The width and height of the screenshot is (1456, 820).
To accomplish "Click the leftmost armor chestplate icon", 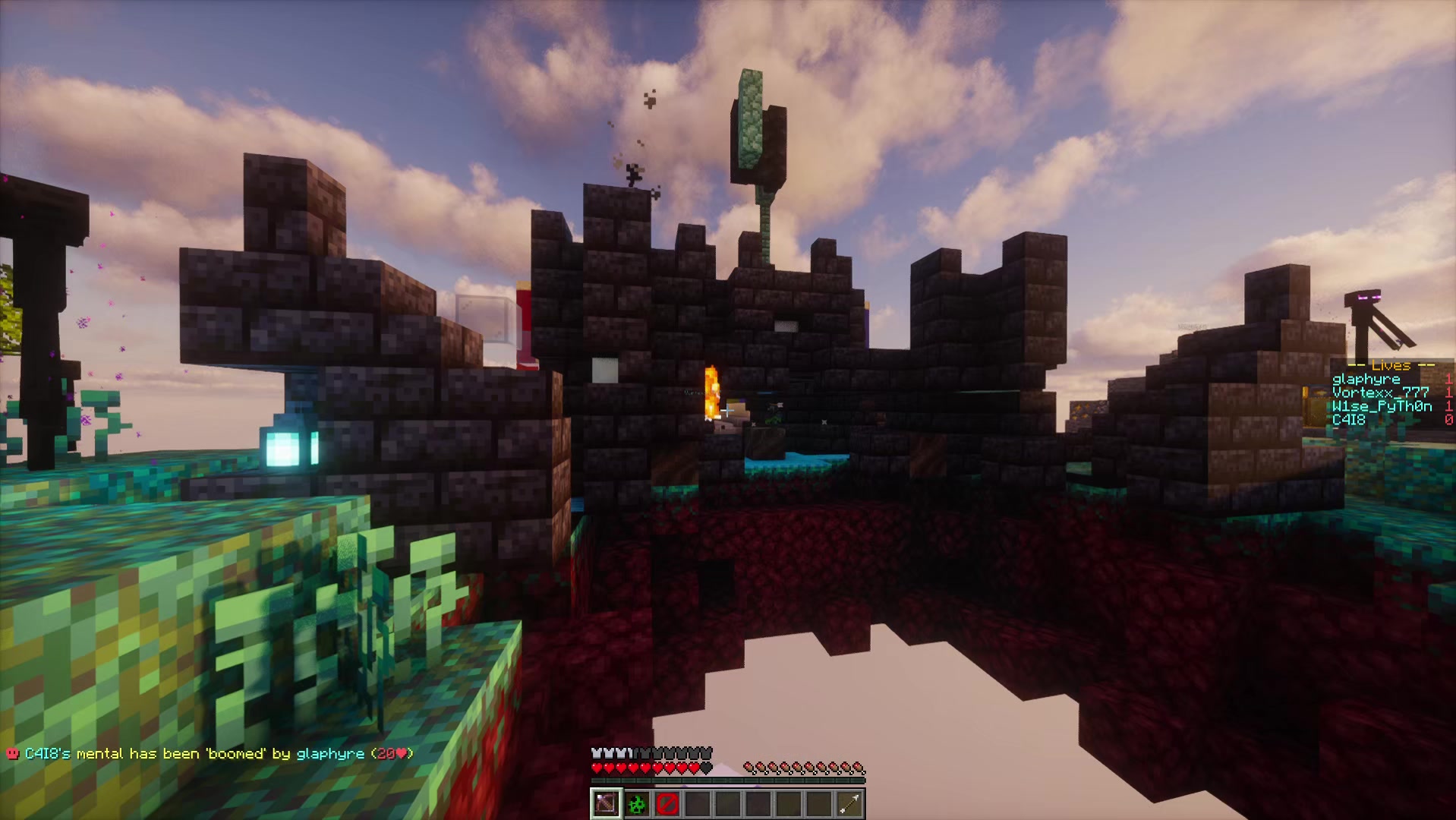I will 597,753.
